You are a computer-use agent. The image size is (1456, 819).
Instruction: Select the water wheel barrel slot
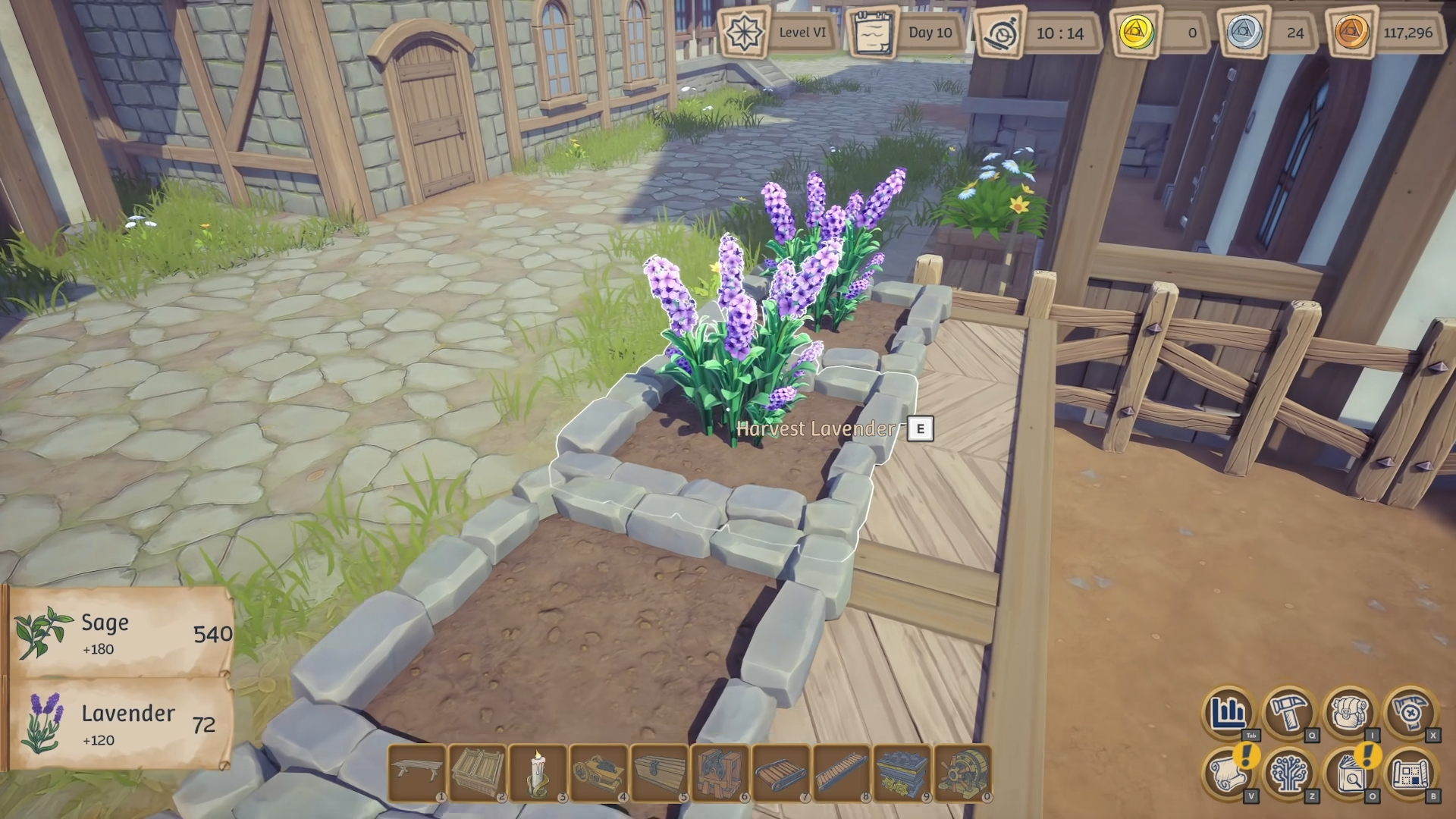coord(962,772)
